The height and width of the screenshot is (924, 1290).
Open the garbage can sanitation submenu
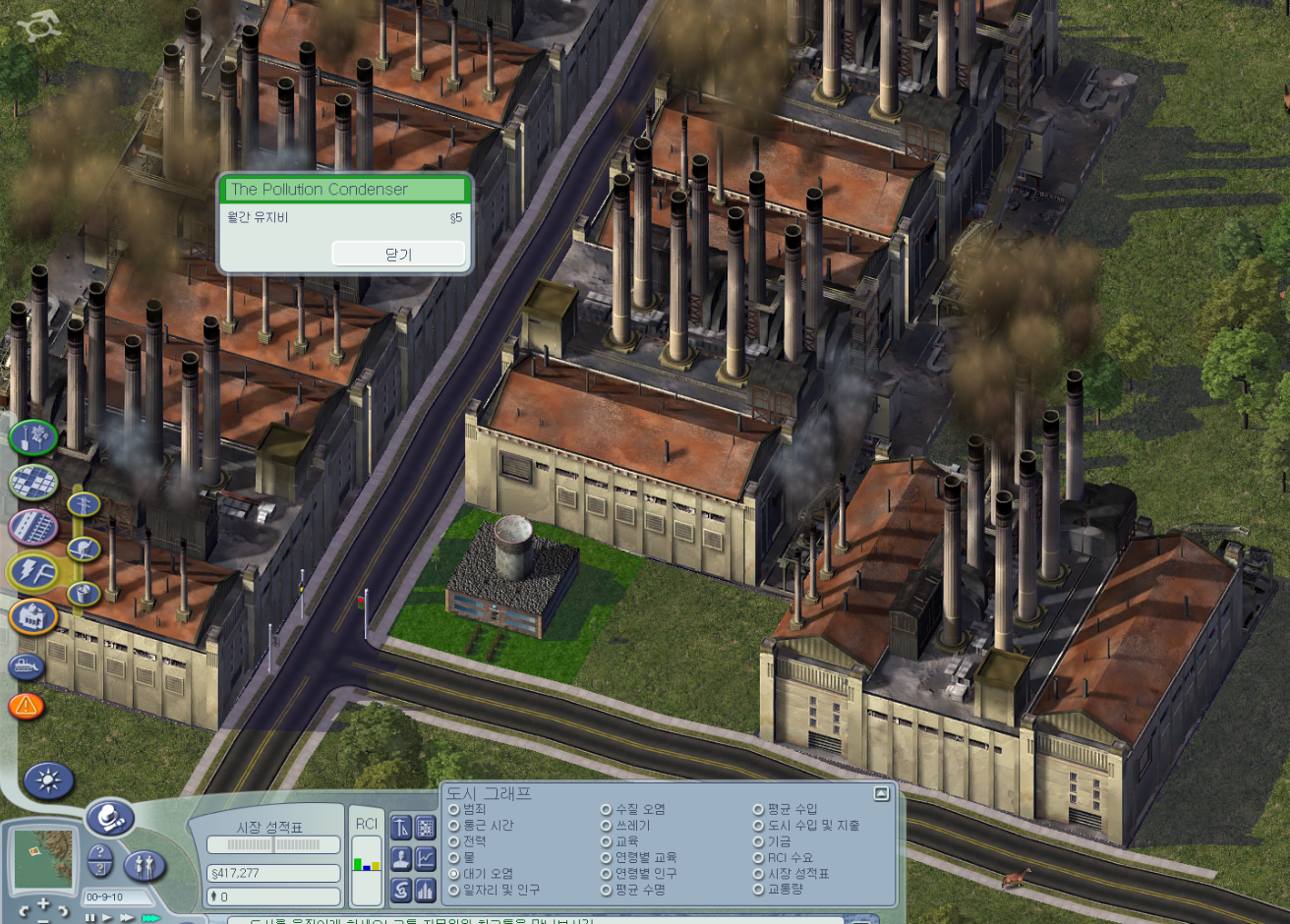[x=85, y=593]
